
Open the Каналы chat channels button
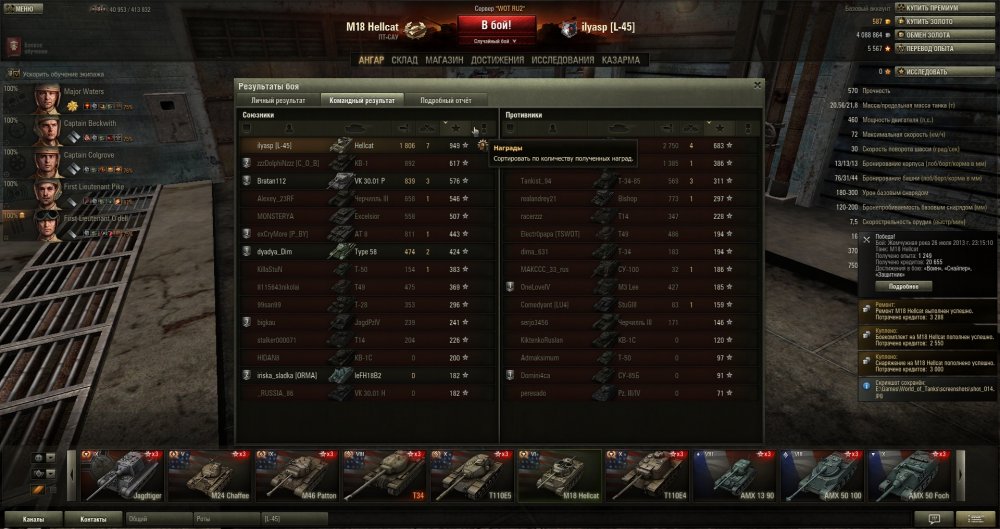point(33,520)
